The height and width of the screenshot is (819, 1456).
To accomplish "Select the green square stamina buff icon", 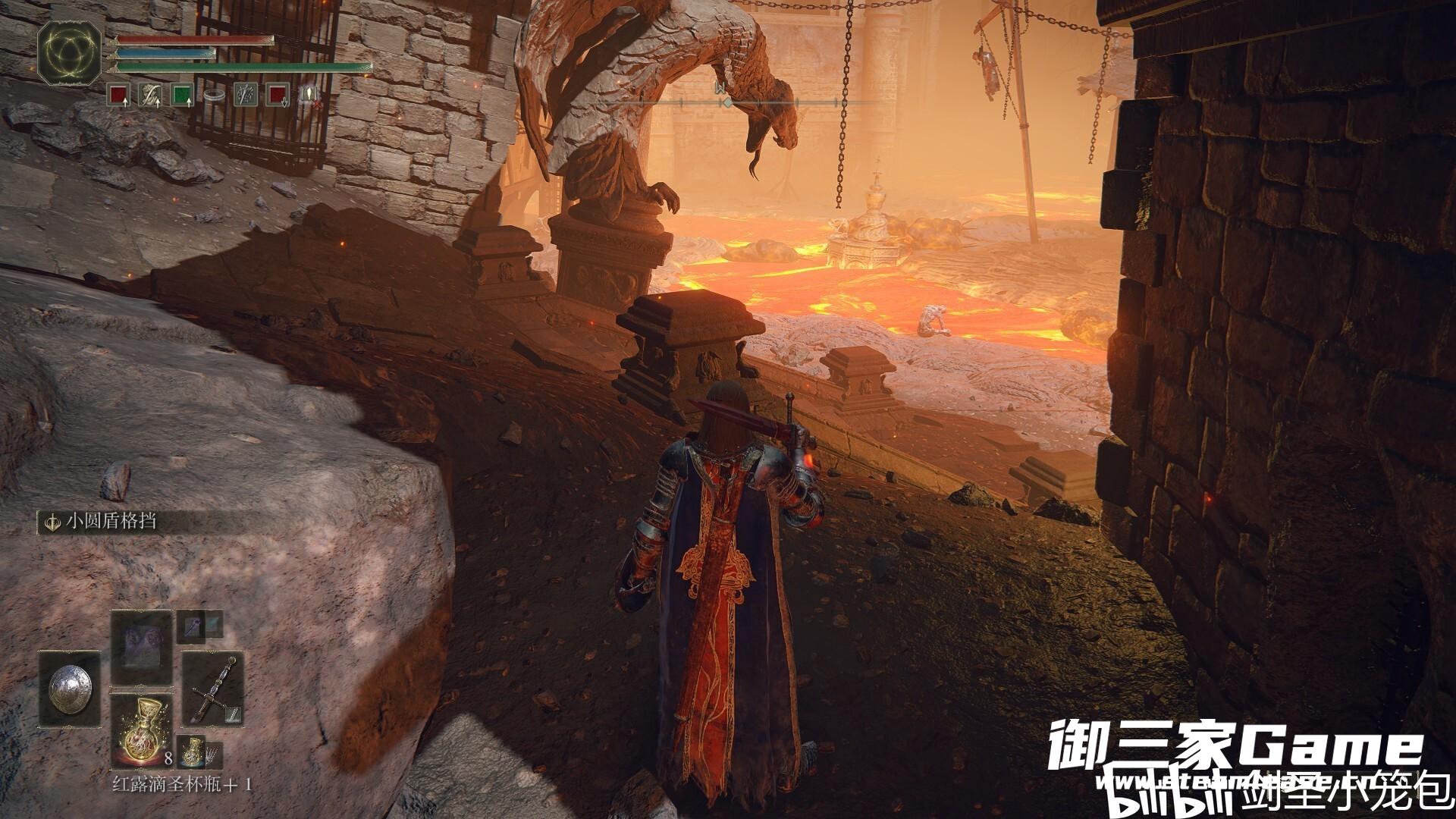I will 182,96.
